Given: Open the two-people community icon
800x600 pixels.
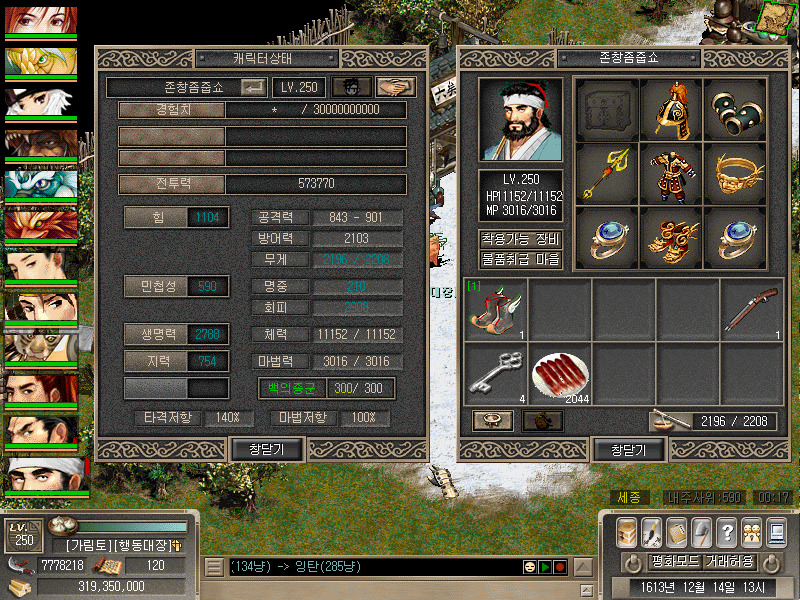Looking at the screenshot, I should point(751,532).
